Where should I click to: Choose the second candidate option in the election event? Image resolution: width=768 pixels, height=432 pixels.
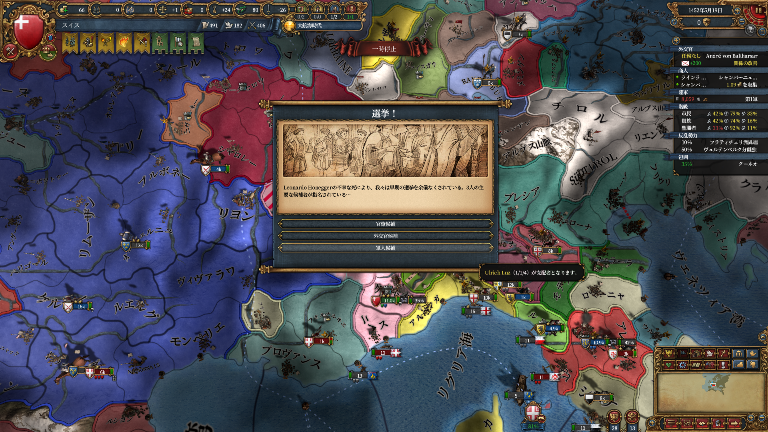385,236
